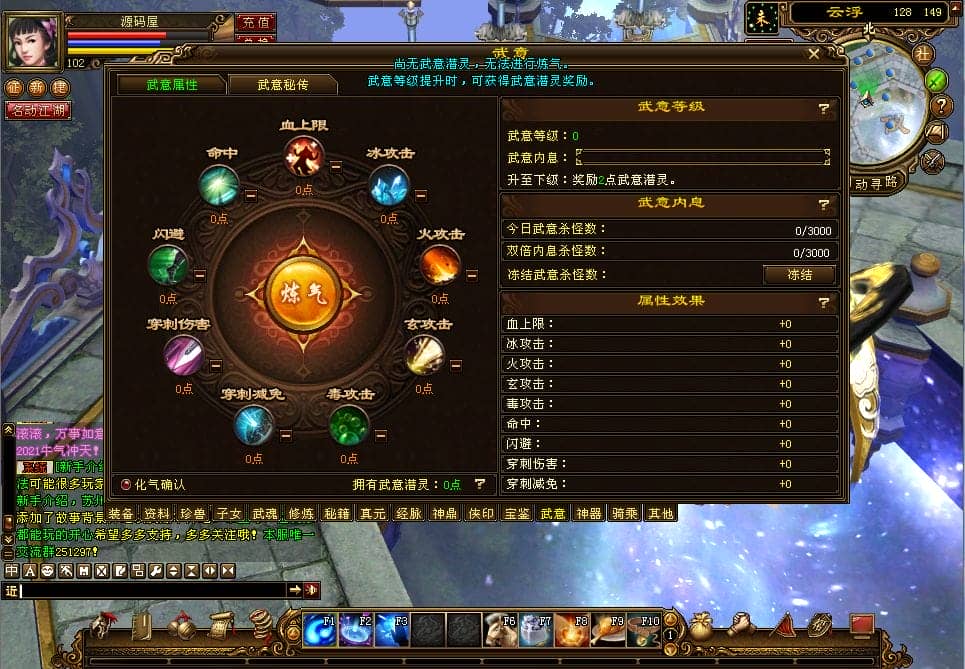Click the chat text input field
Image resolution: width=965 pixels, height=669 pixels.
(x=152, y=590)
